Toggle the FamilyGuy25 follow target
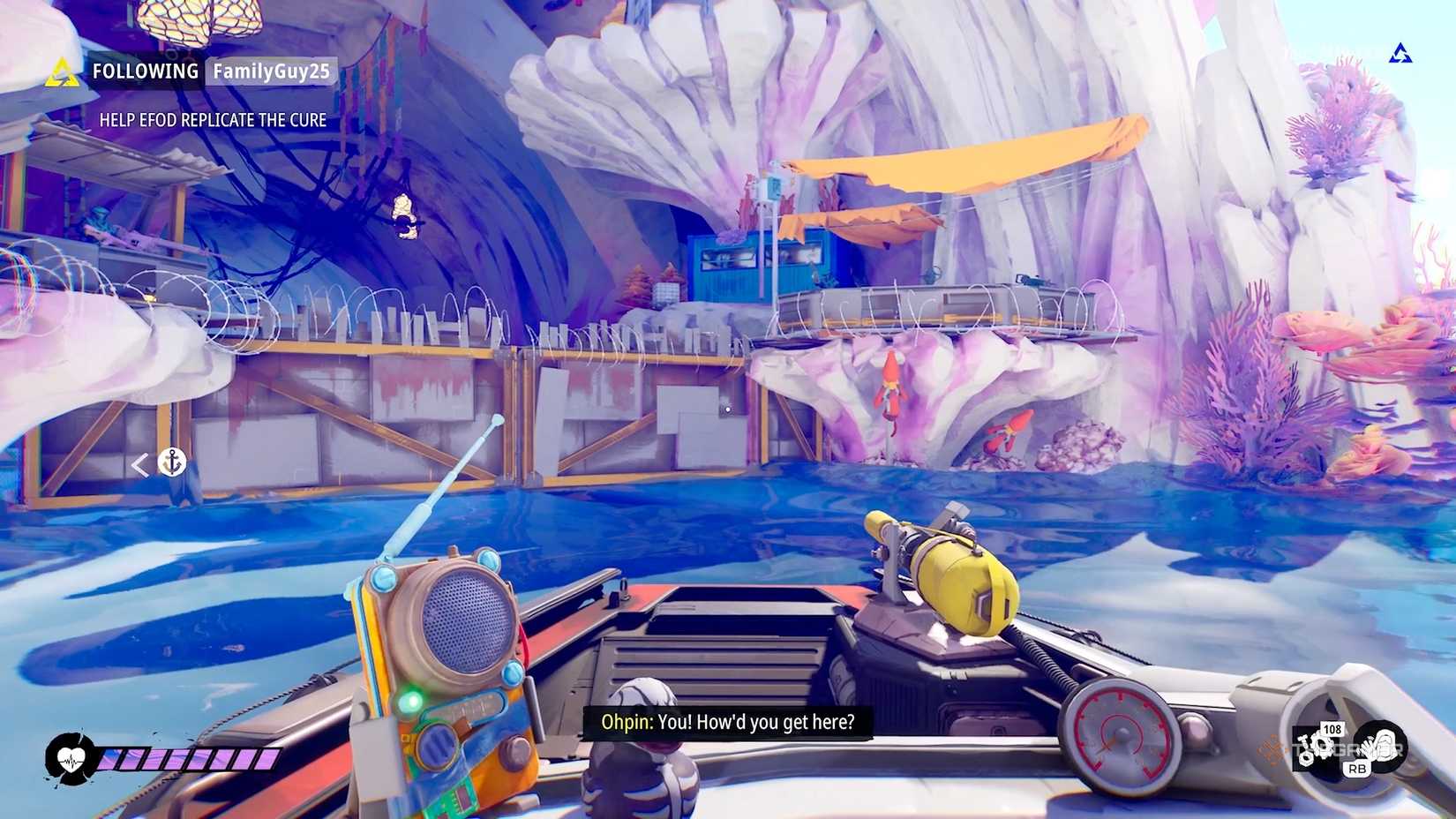1456x819 pixels. (x=269, y=74)
